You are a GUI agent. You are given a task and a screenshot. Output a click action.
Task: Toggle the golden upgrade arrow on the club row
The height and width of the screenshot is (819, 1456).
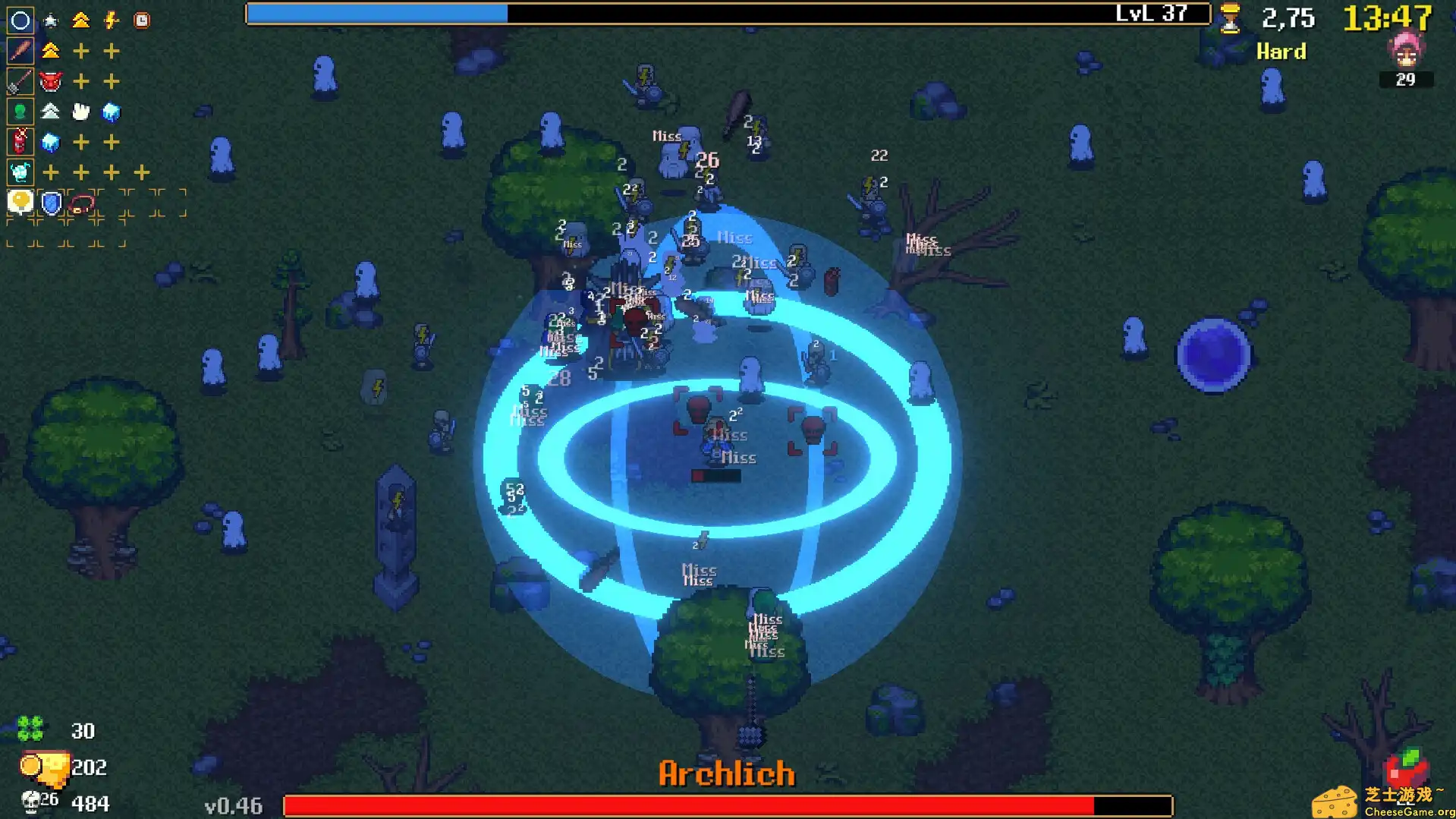point(50,51)
